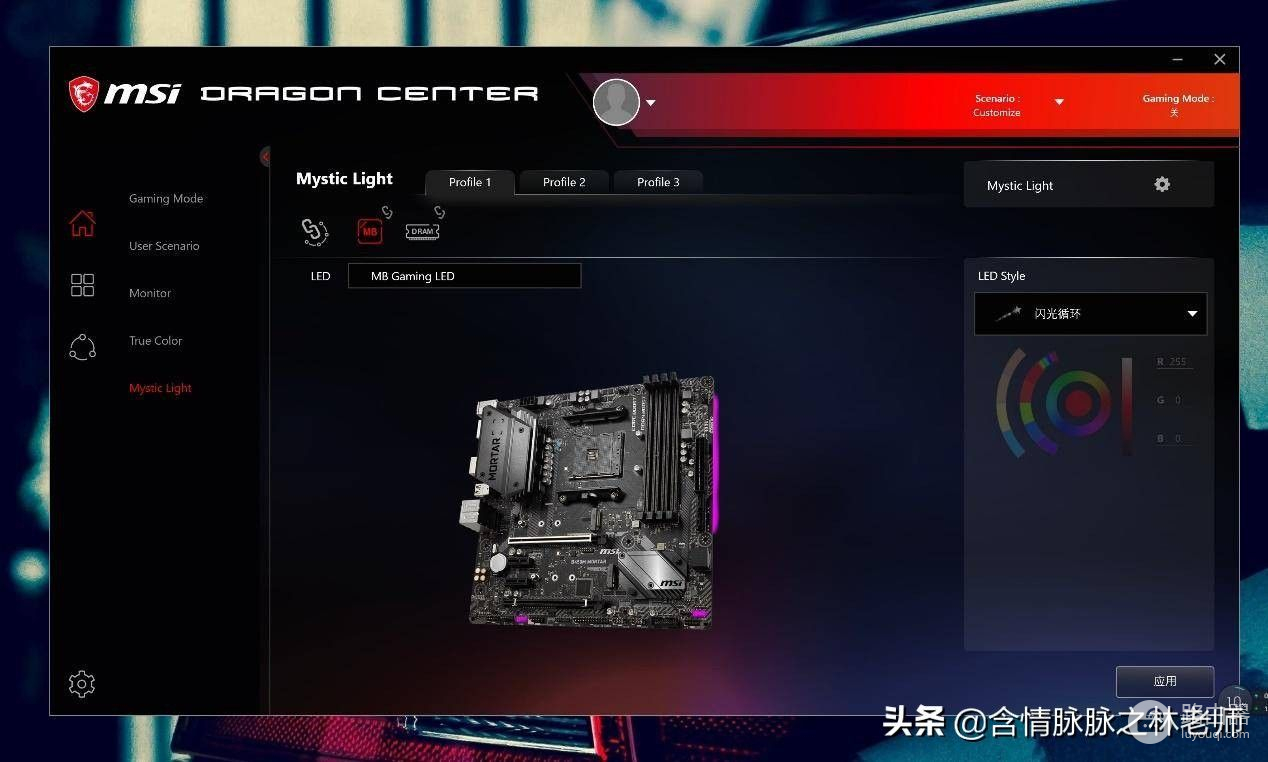Expand the LED Style dropdown
This screenshot has width=1268, height=762.
pos(1090,314)
